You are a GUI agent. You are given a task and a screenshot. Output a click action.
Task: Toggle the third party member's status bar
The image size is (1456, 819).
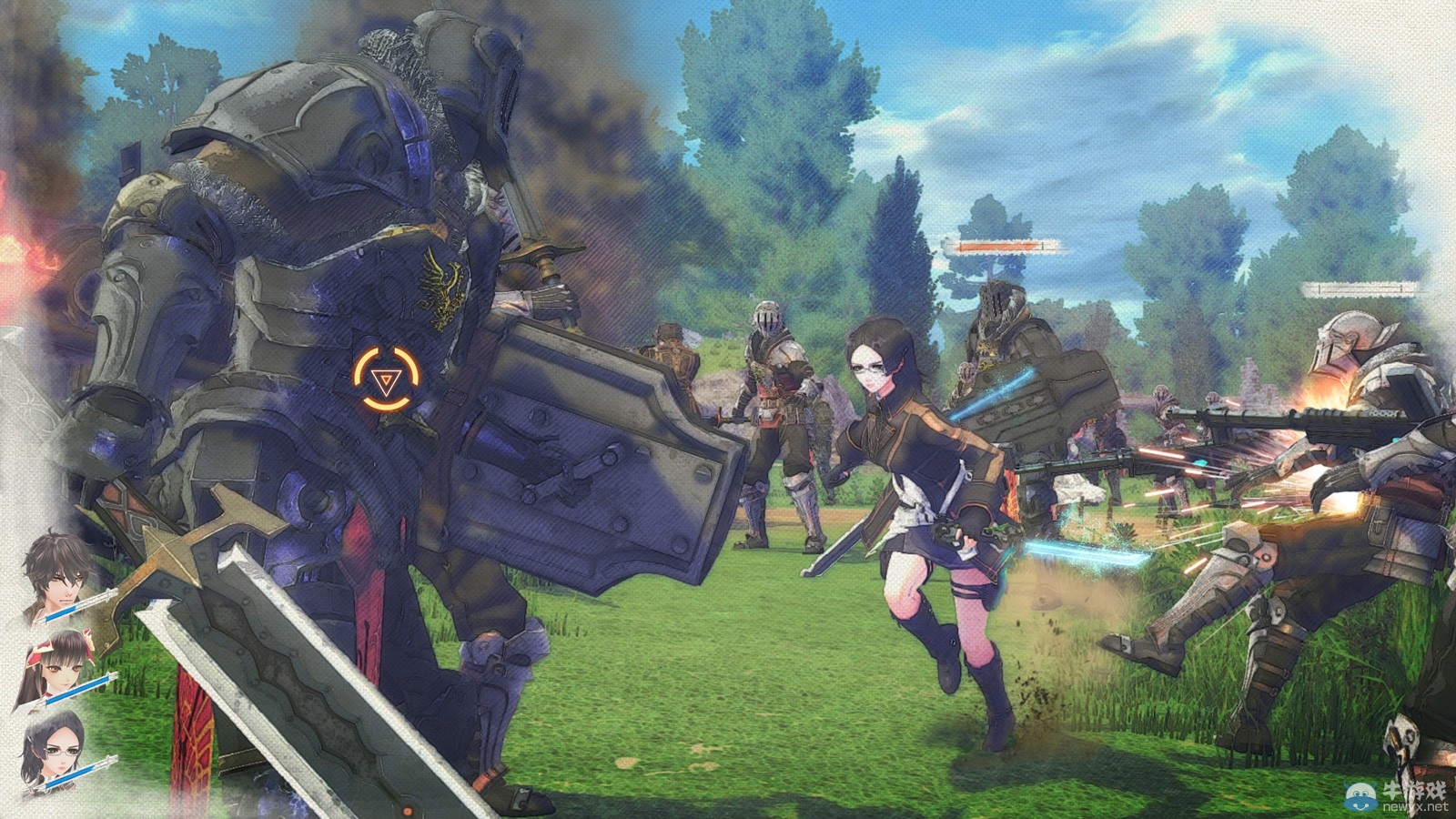(79, 775)
